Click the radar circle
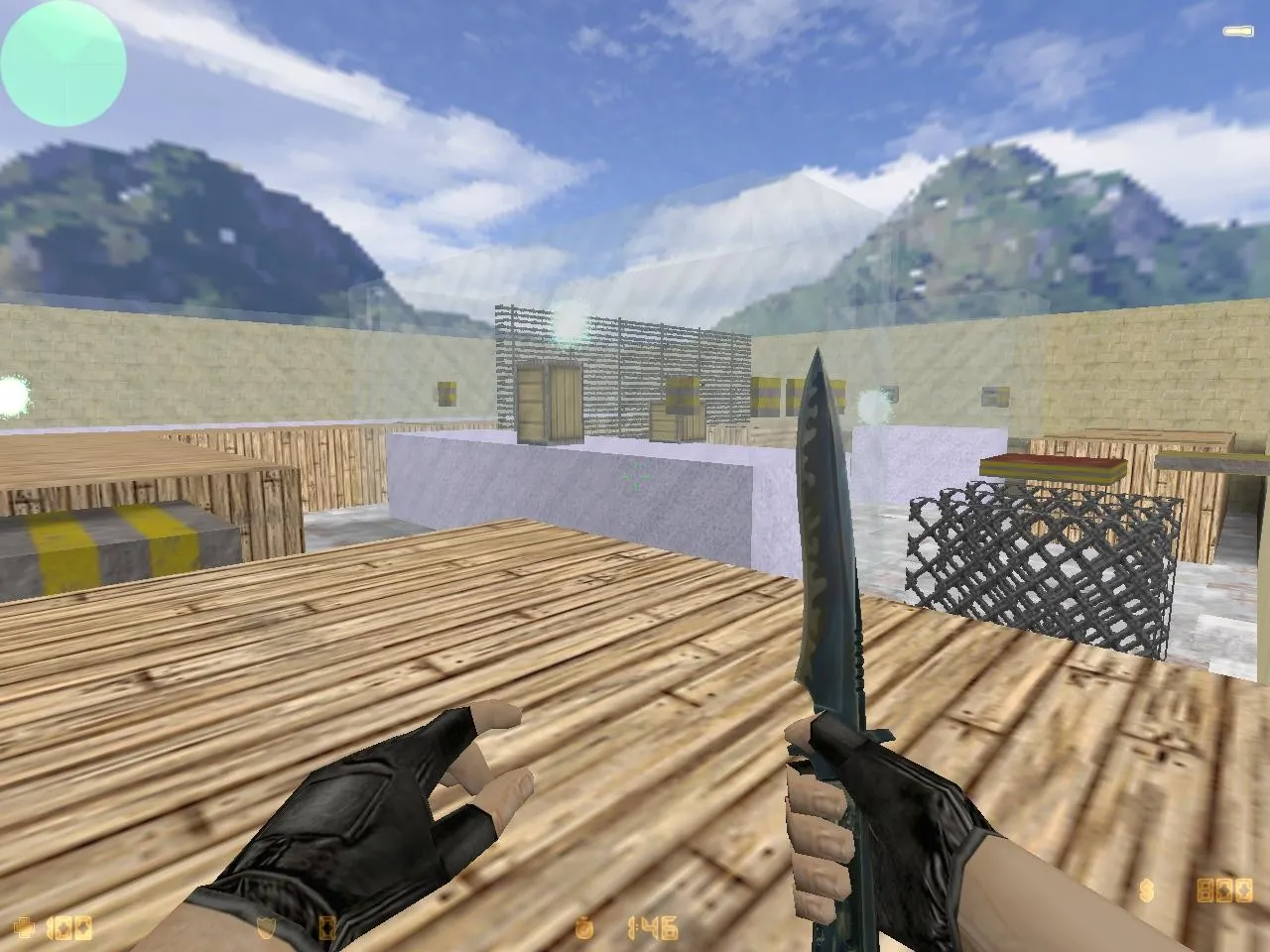The height and width of the screenshot is (952, 1270). tap(63, 62)
